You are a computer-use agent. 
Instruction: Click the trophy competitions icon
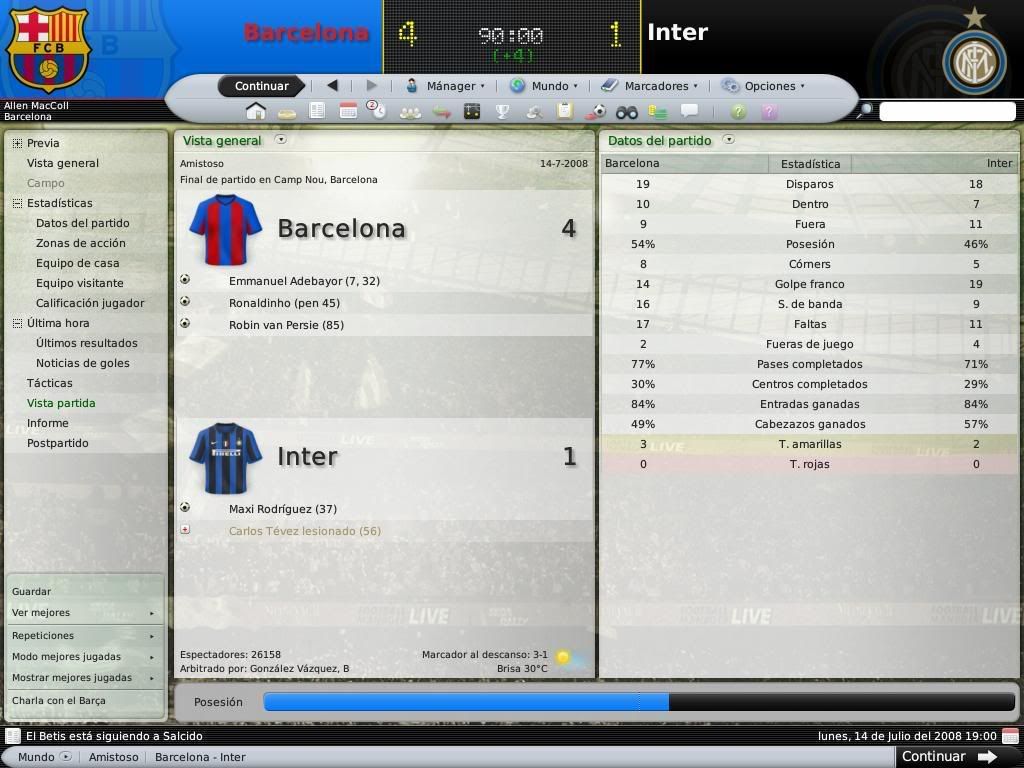(502, 111)
